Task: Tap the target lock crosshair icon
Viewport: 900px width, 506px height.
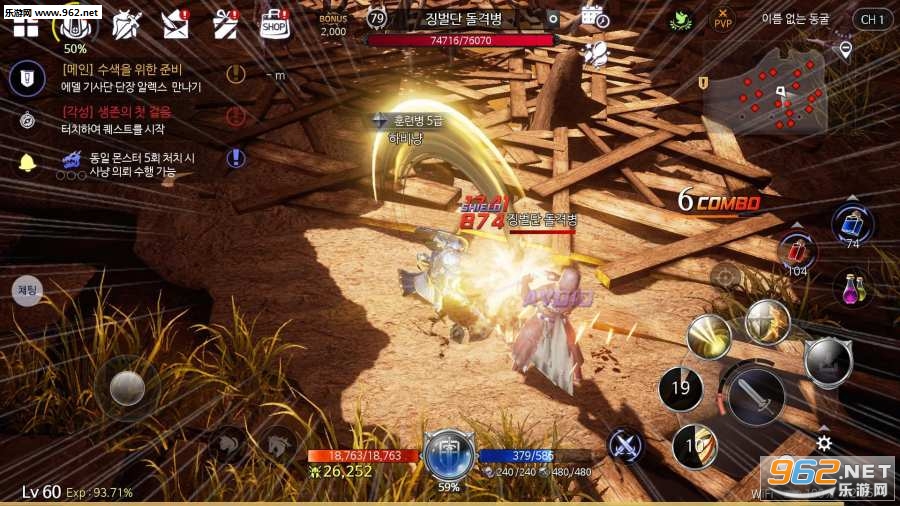Action: (x=725, y=274)
